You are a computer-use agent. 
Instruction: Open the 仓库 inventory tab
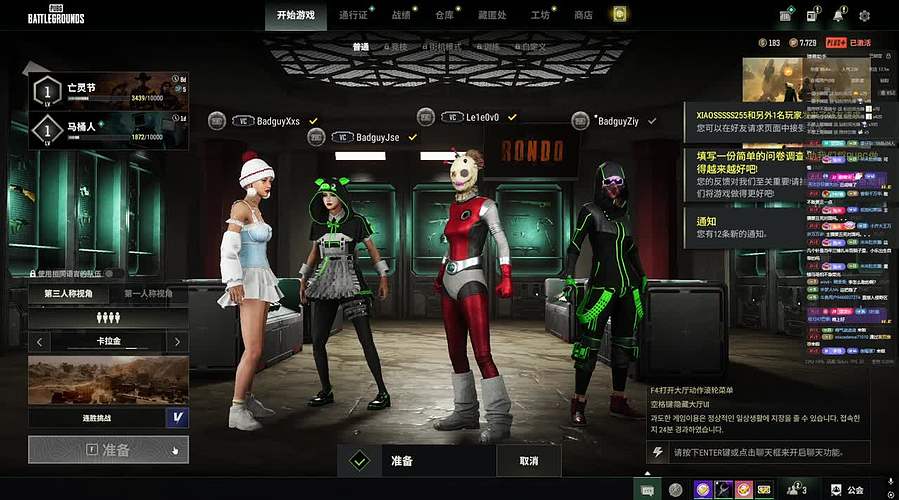pyautogui.click(x=444, y=15)
